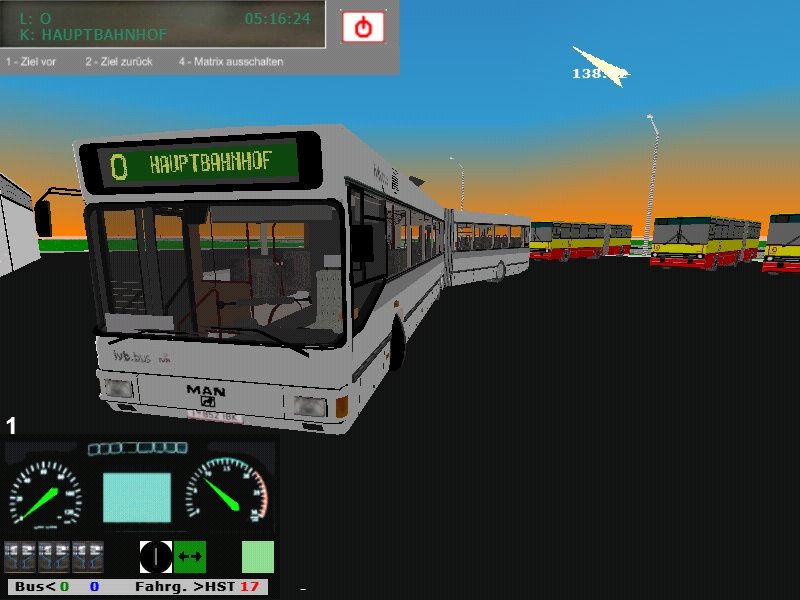Click the red power button

click(x=363, y=27)
